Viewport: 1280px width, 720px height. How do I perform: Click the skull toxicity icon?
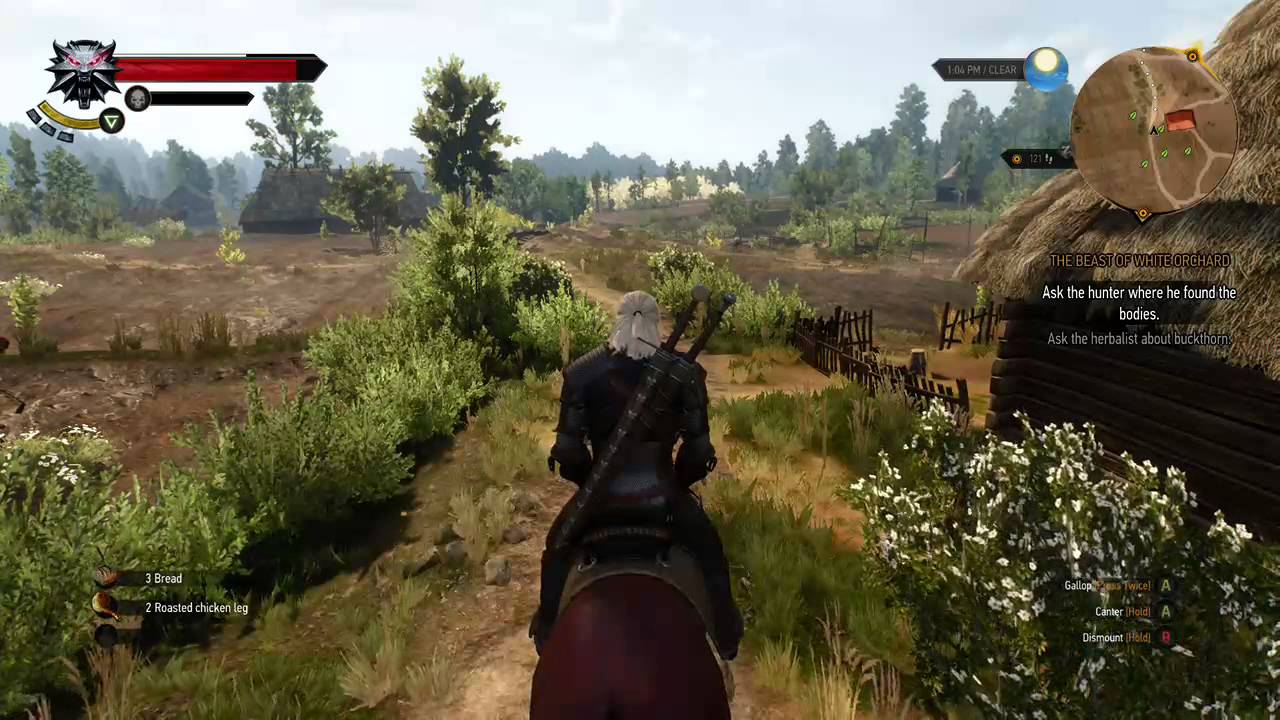[x=137, y=98]
